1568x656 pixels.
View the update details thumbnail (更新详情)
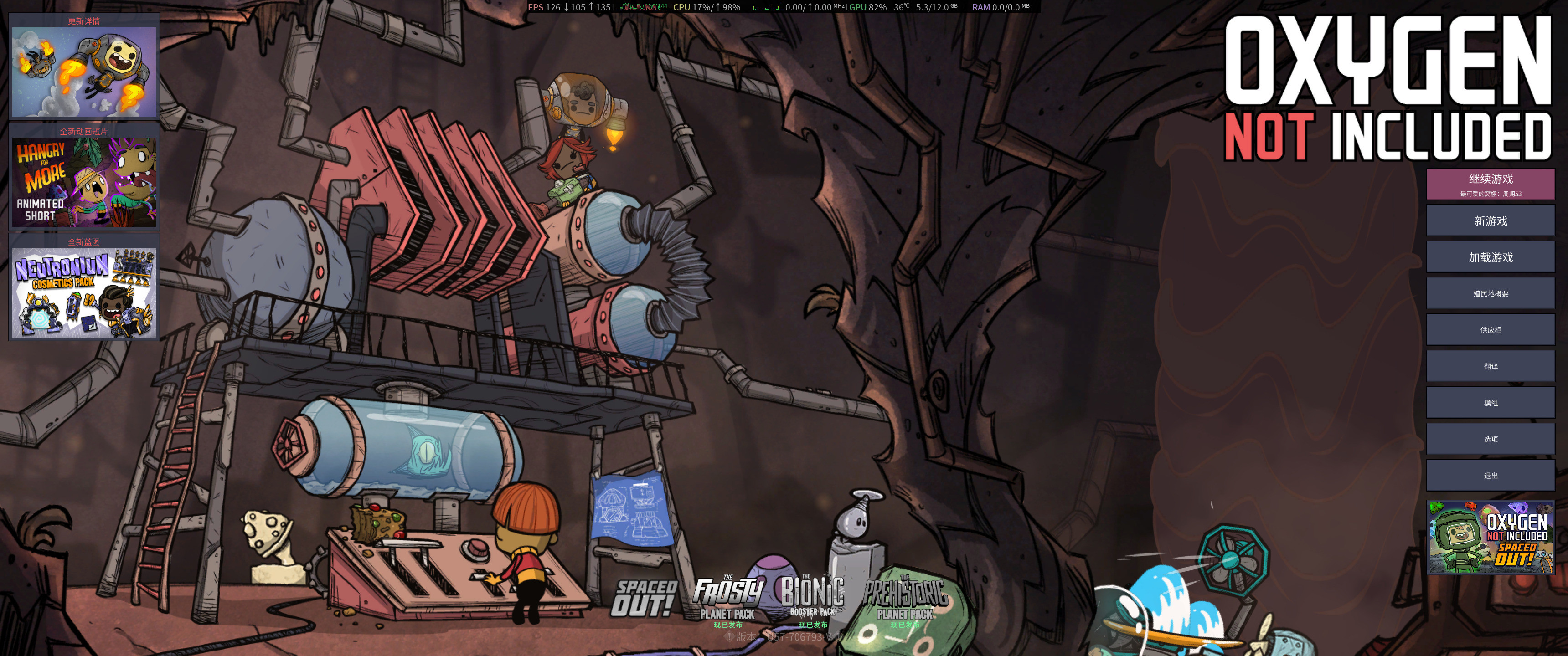click(x=84, y=72)
